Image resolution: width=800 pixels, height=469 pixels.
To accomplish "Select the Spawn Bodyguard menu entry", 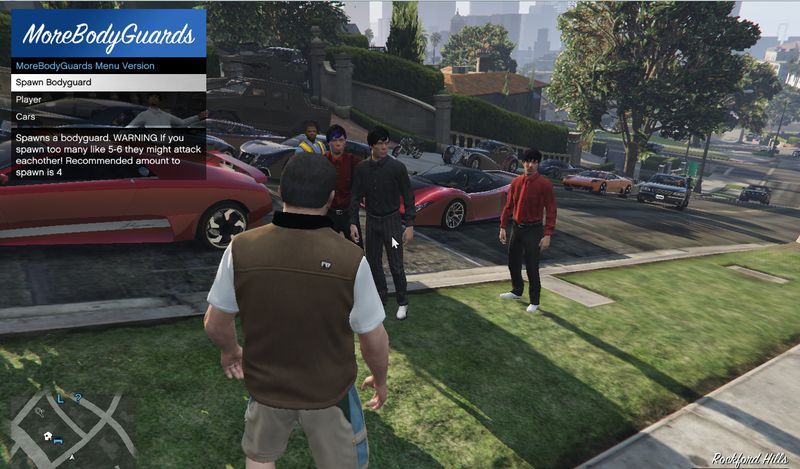I will coord(107,82).
